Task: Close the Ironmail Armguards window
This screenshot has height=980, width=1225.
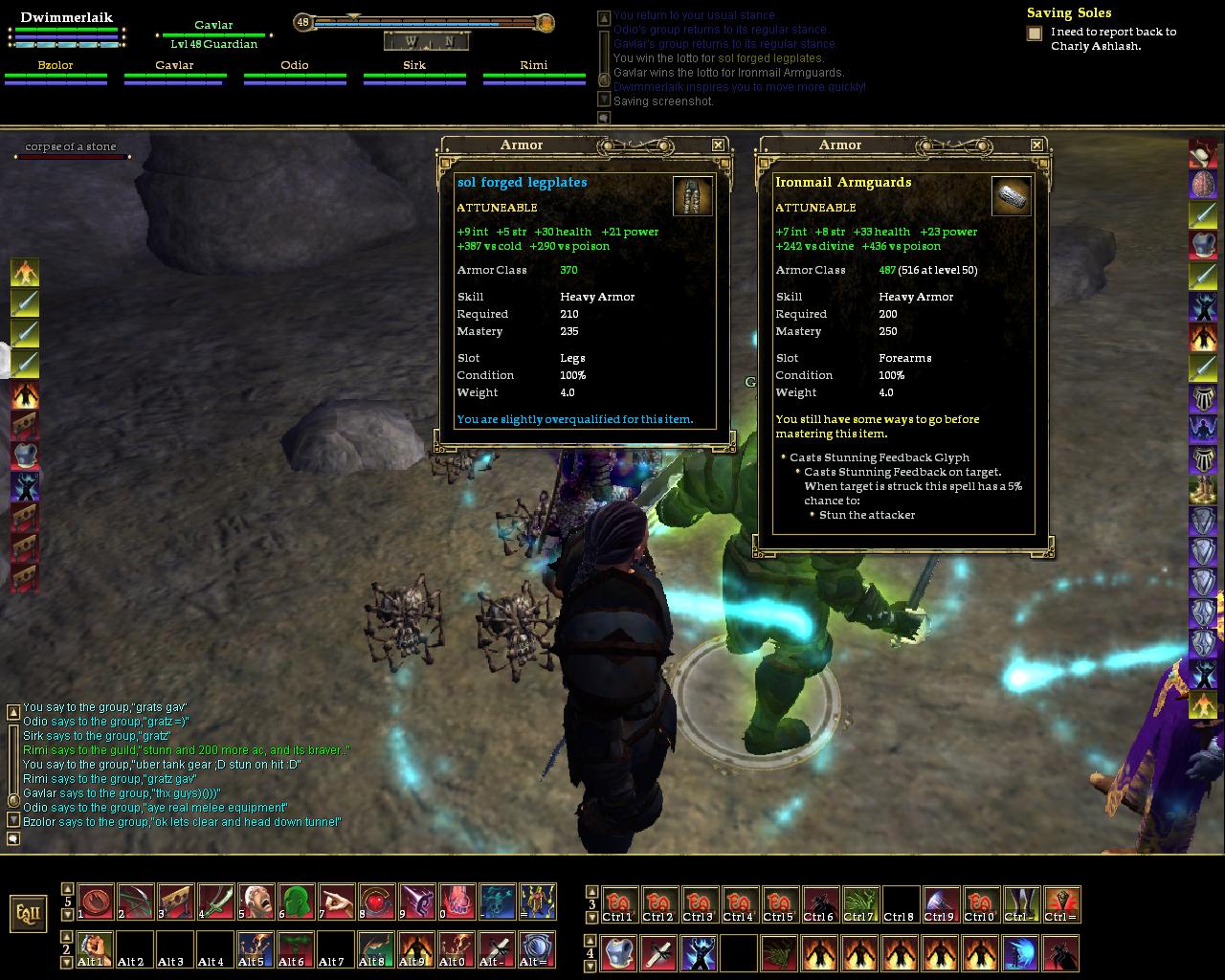Action: [x=1036, y=145]
